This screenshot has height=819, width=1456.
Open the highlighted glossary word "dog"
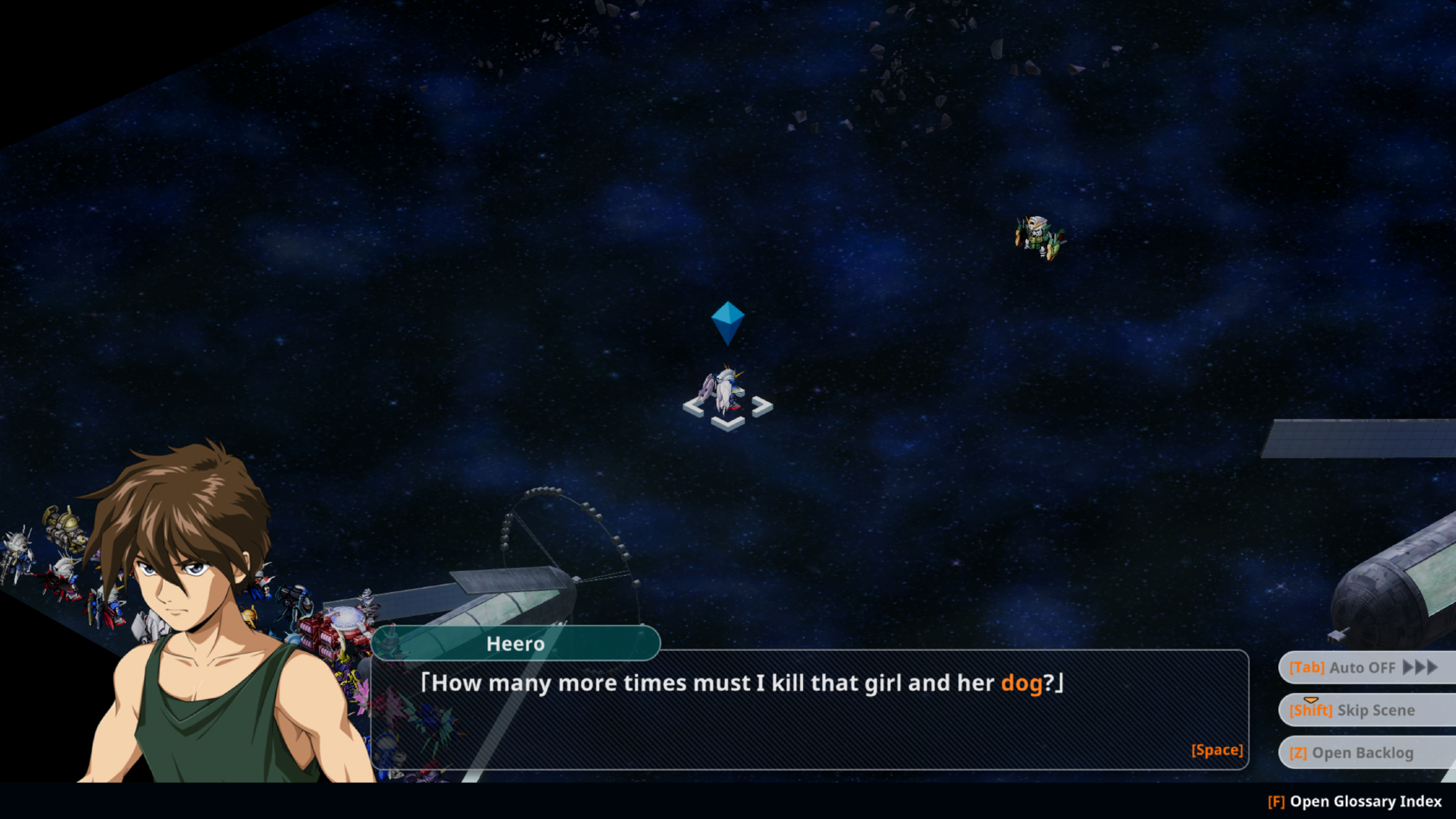1021,683
